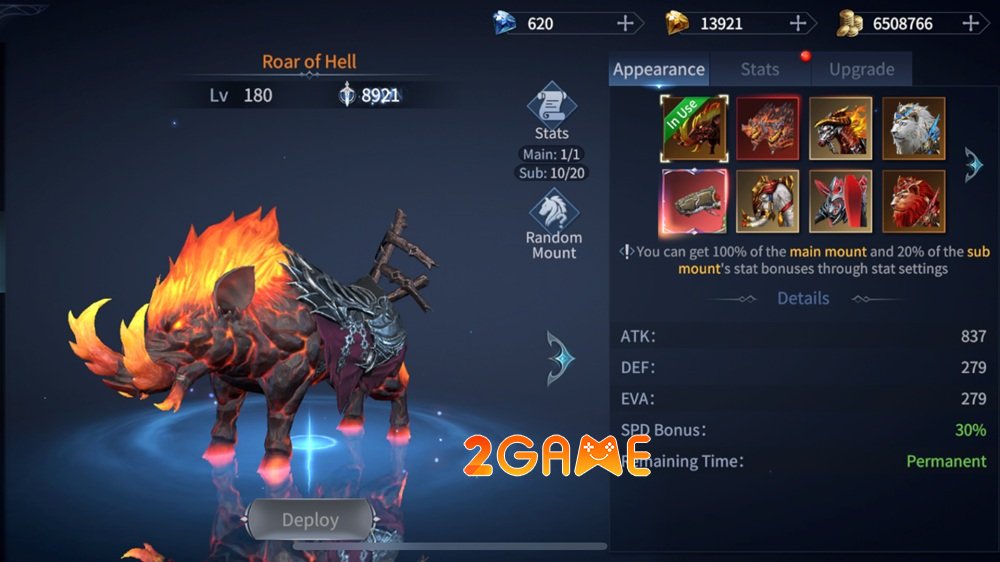Choose the red lava beast mount thumbnail
The height and width of the screenshot is (562, 1000).
(768, 128)
